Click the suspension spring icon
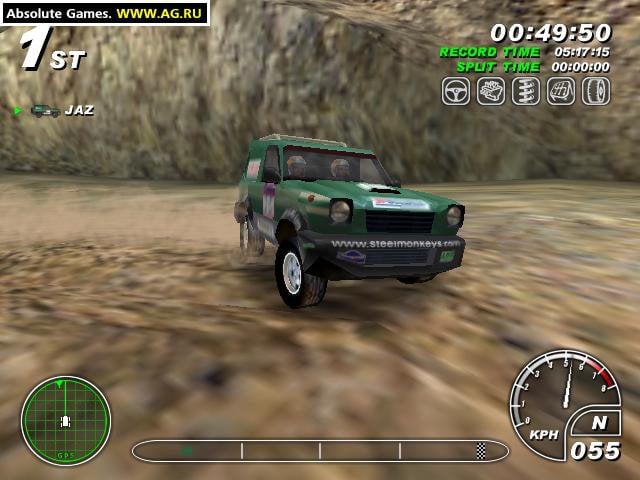640x480 pixels. click(526, 91)
